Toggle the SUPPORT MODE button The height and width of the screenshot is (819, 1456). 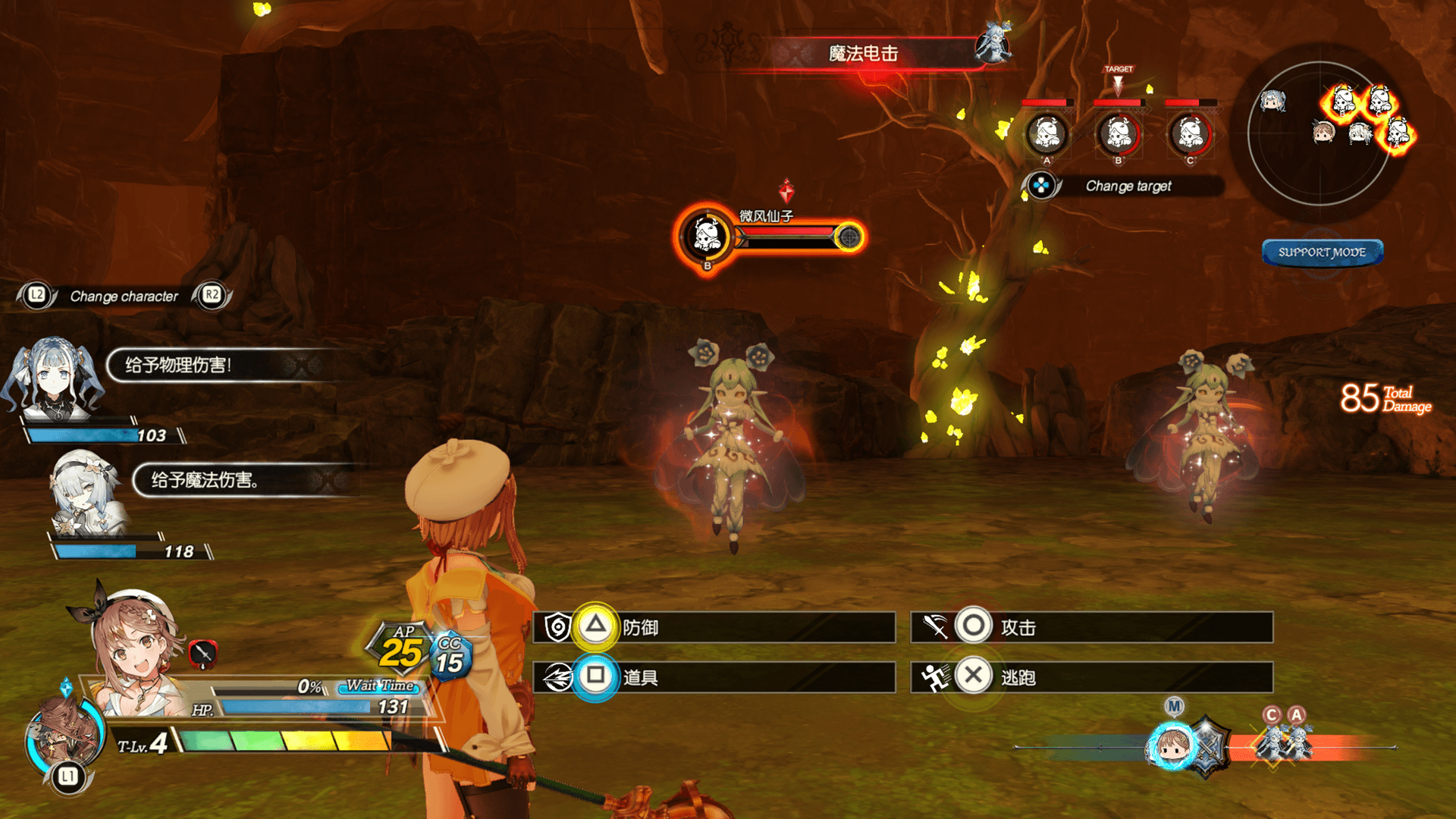click(1322, 253)
